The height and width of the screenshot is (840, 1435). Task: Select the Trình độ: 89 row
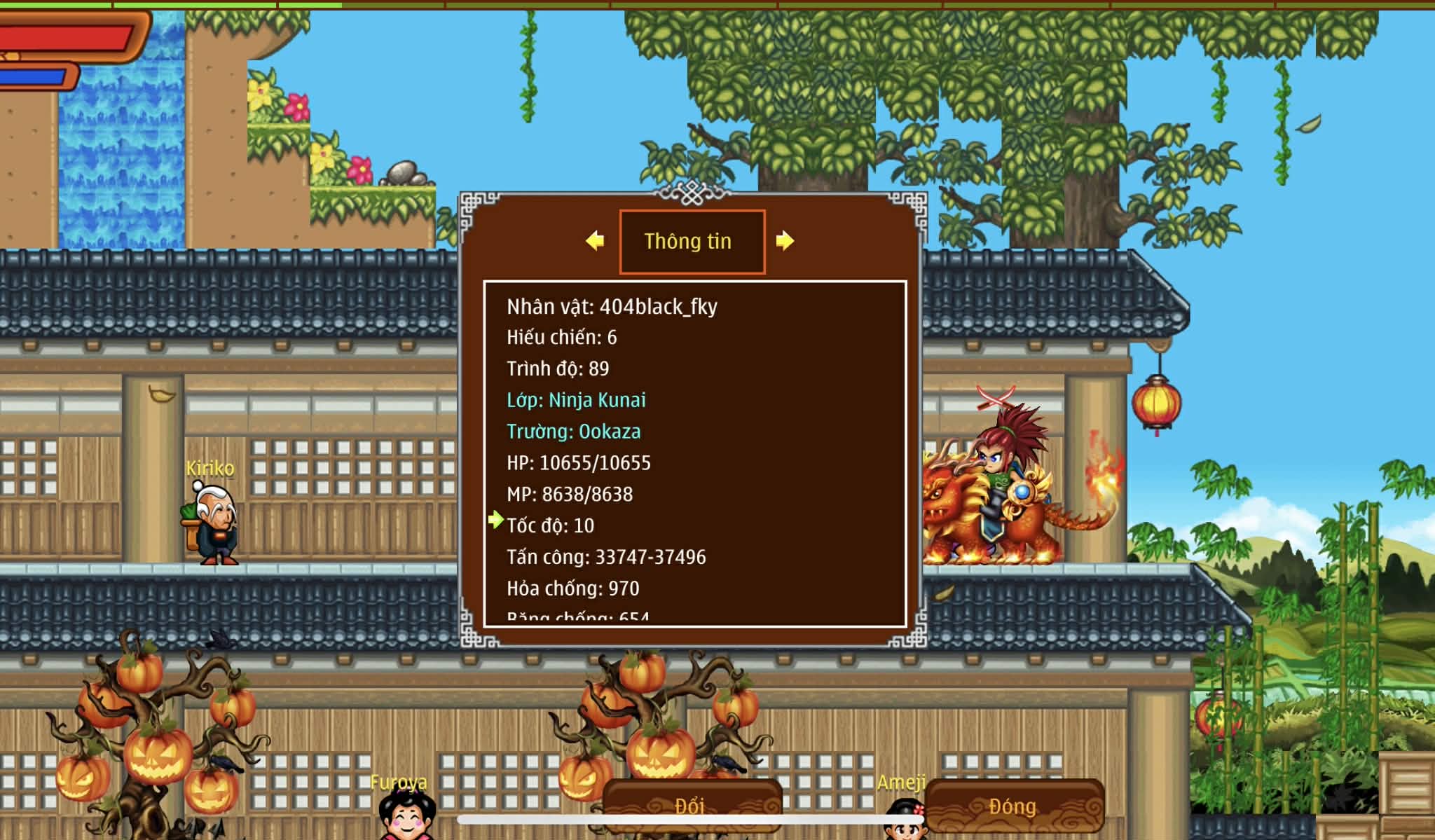[x=558, y=369]
